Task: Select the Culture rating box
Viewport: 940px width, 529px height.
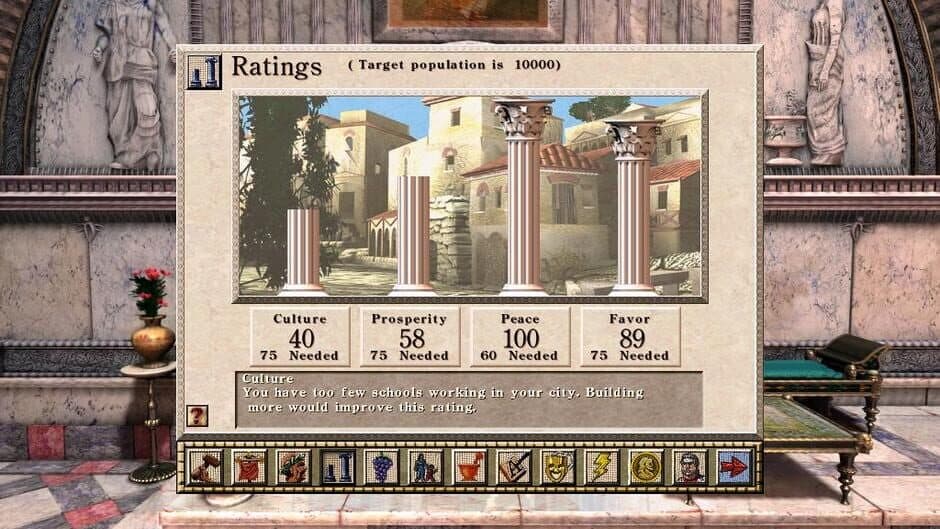Action: [x=300, y=337]
